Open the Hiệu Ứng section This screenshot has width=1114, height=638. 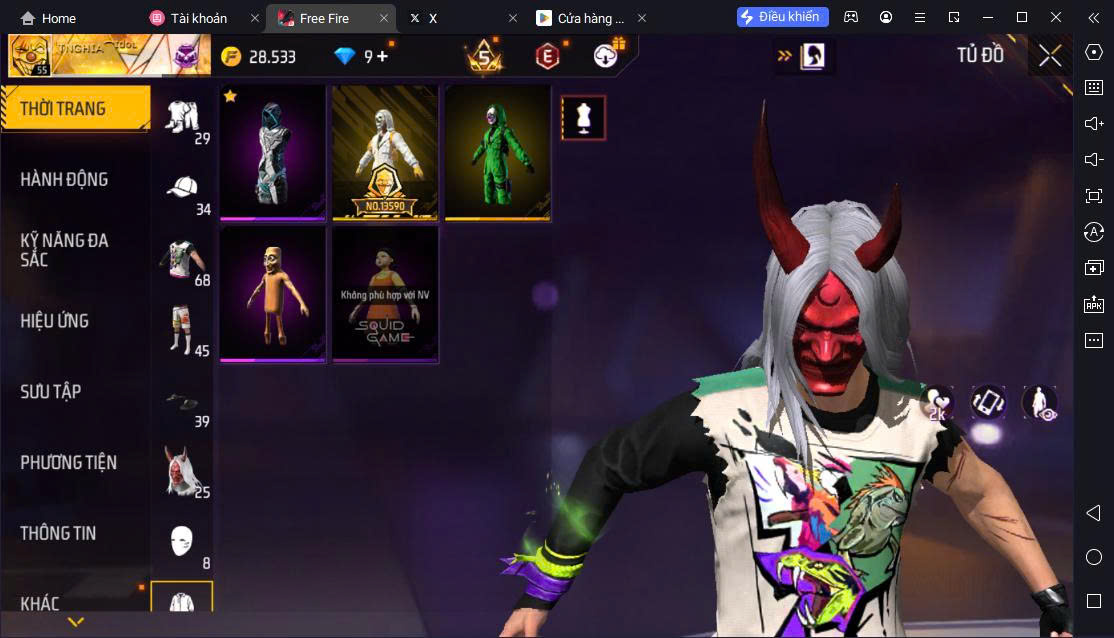pos(55,321)
